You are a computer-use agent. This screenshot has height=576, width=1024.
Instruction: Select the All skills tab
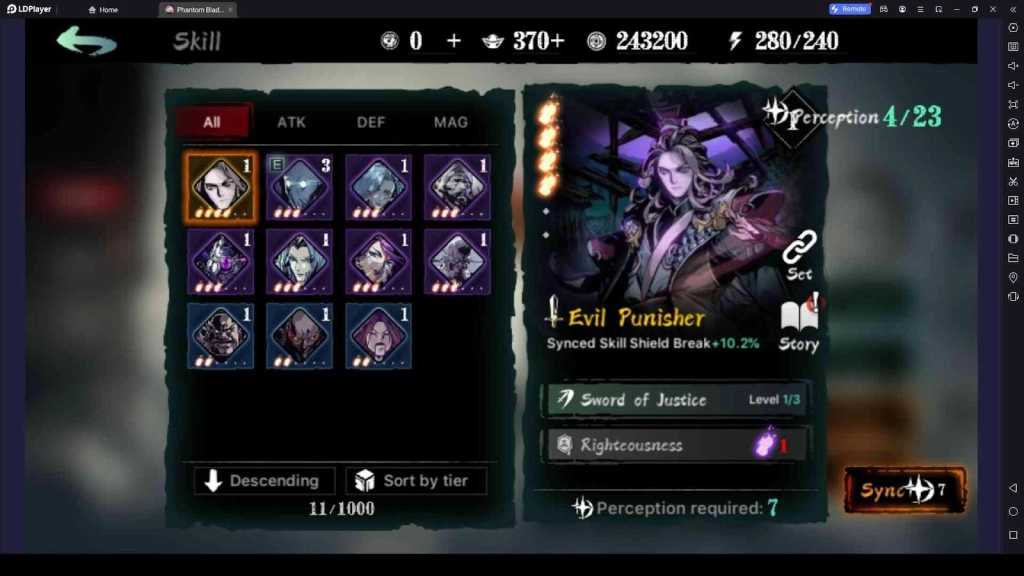coord(212,122)
